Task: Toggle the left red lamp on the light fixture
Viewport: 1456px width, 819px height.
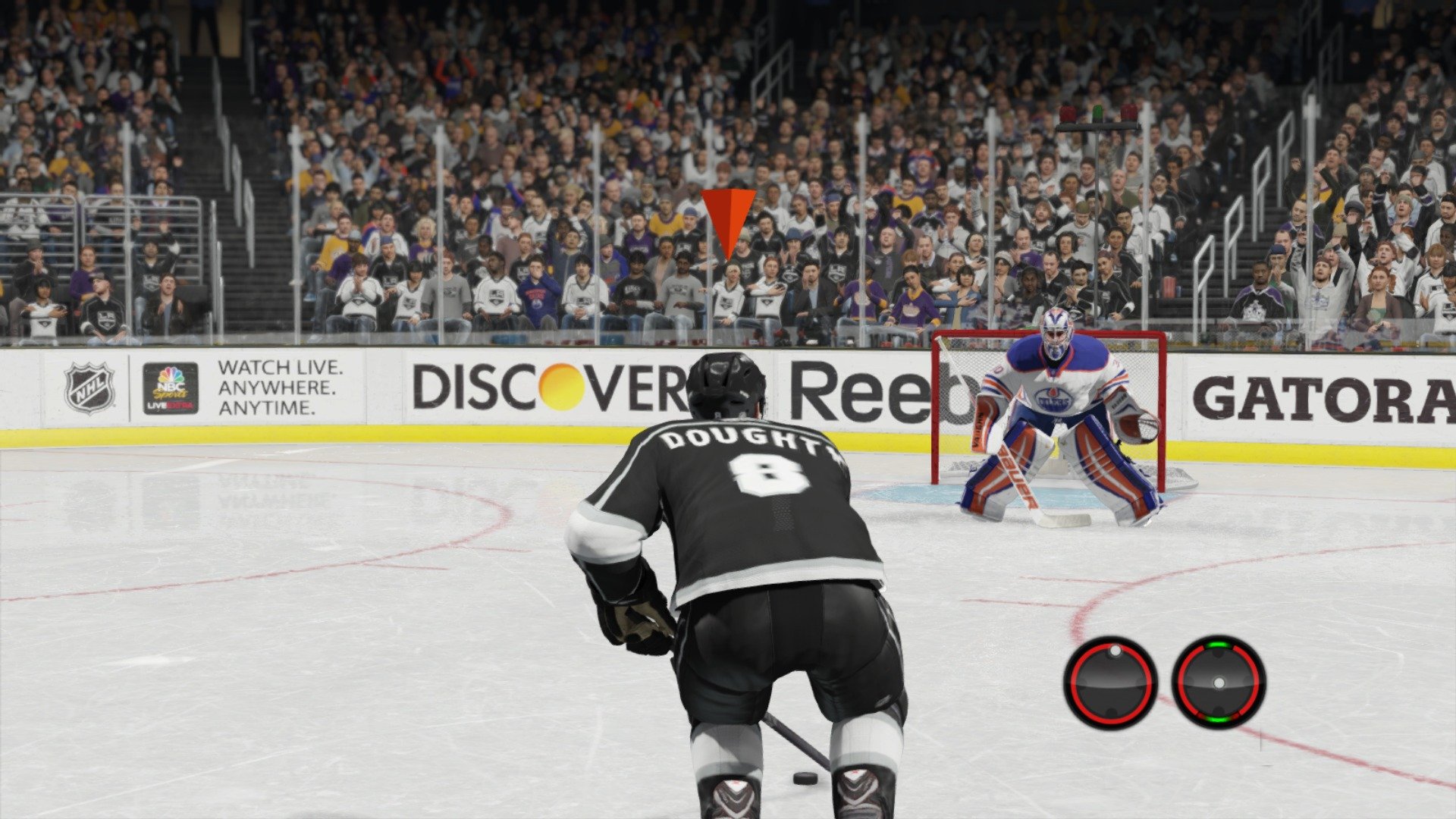Action: tap(1068, 111)
